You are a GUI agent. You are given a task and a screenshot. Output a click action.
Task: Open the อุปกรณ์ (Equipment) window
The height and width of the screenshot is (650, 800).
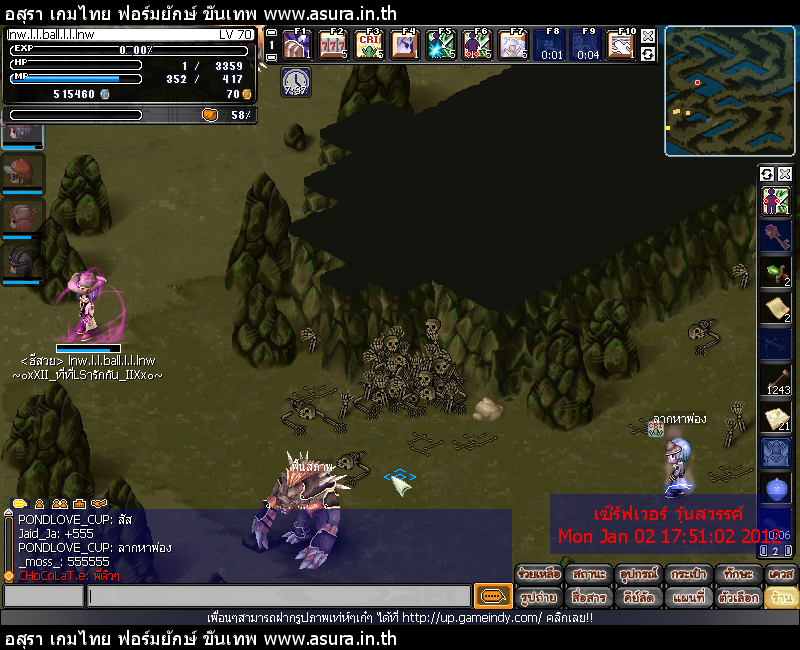[638, 575]
